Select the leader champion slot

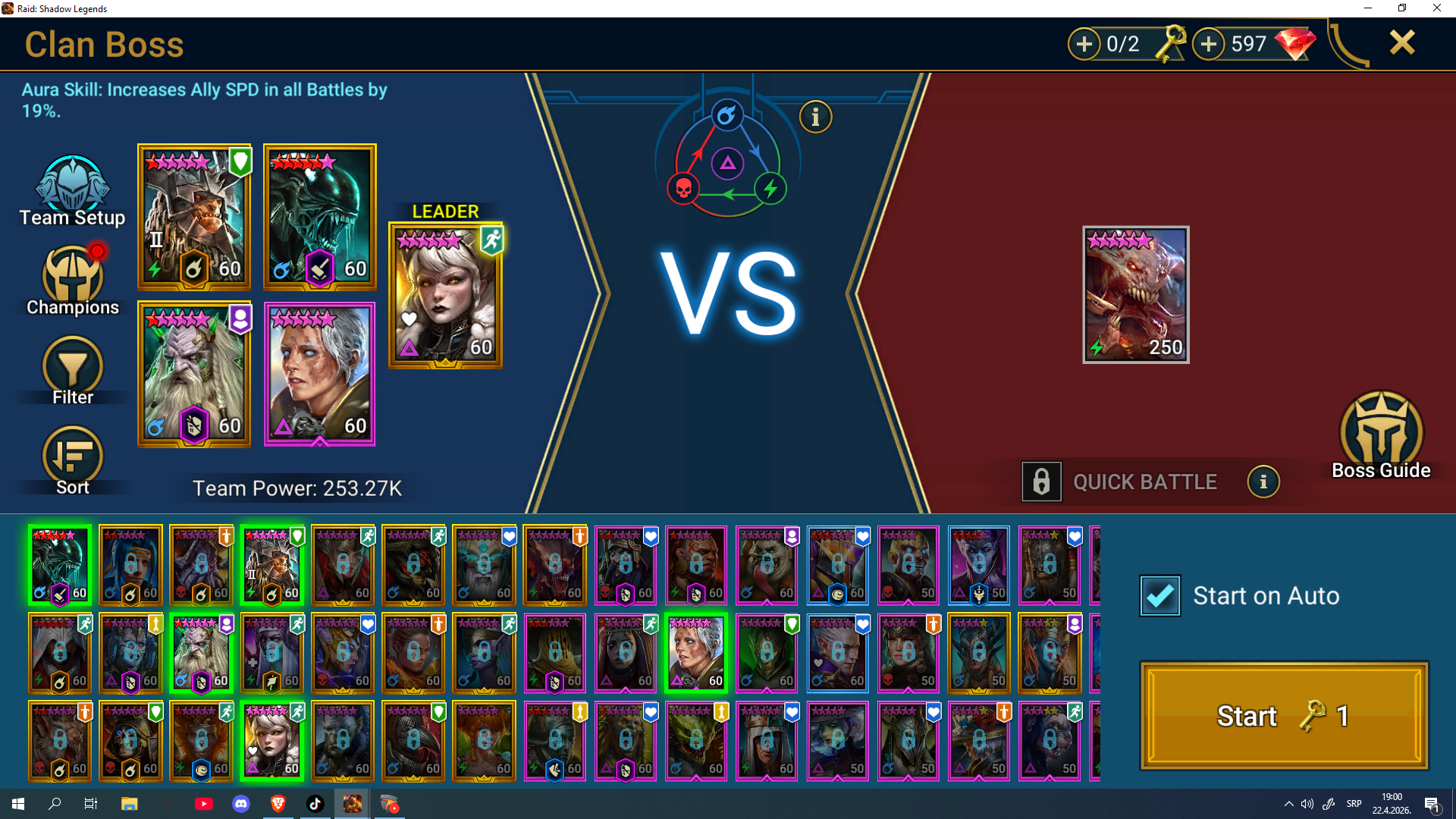tap(445, 296)
